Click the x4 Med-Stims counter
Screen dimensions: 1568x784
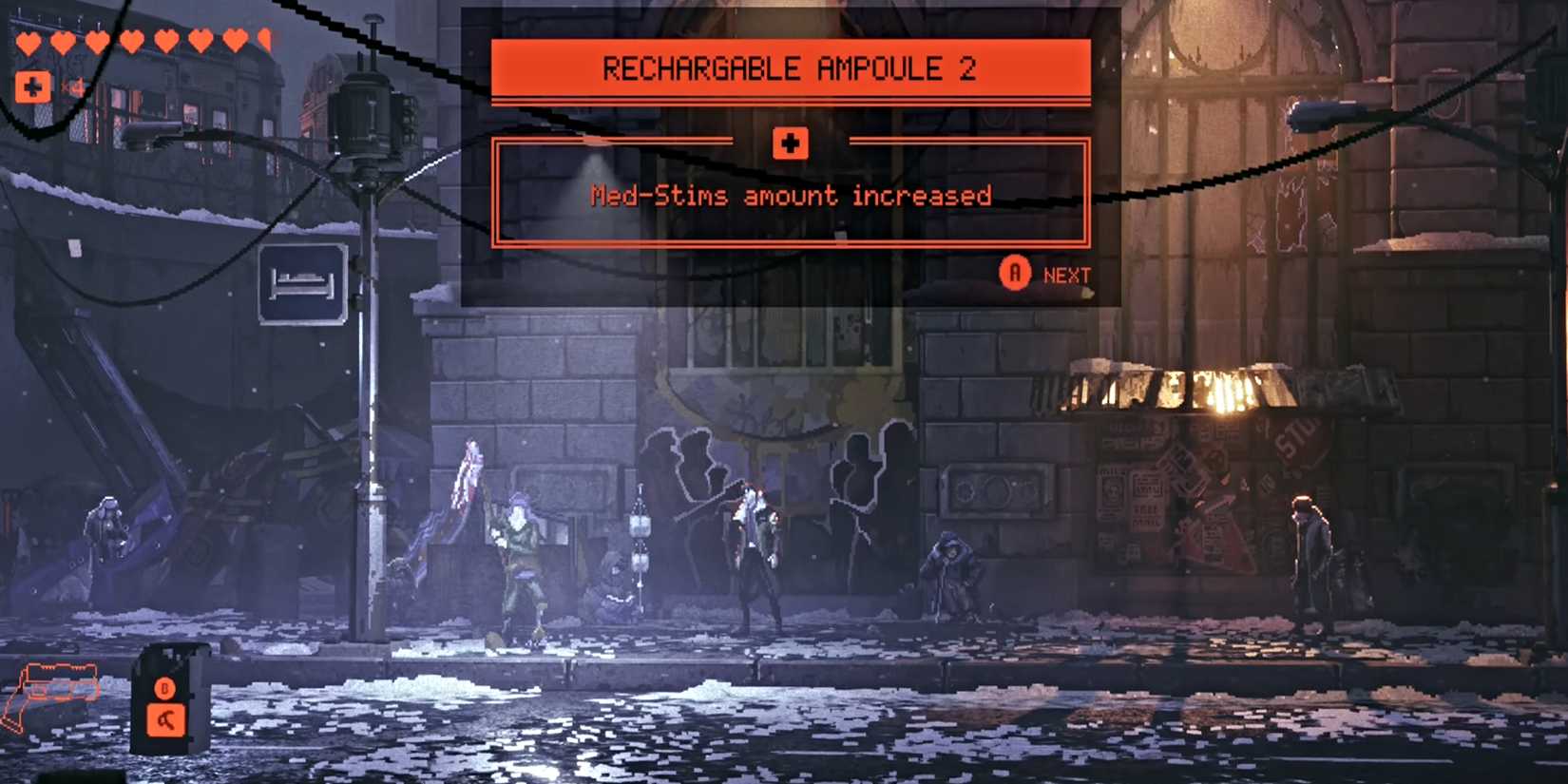point(72,87)
